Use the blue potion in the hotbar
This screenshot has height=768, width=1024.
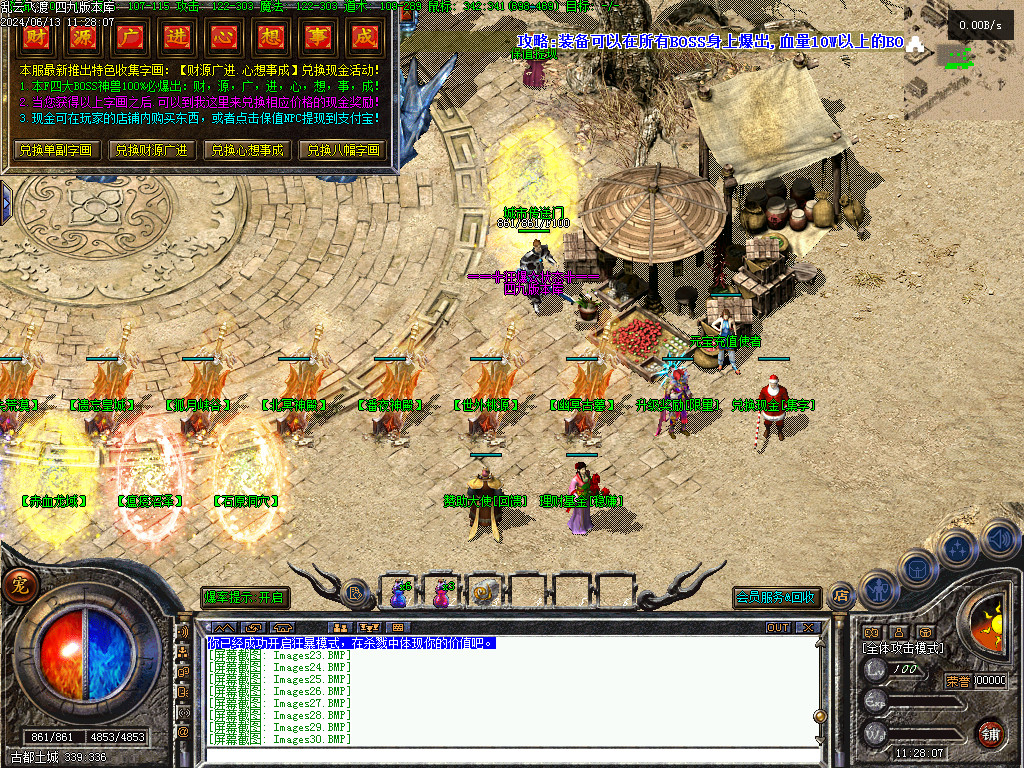(x=399, y=593)
